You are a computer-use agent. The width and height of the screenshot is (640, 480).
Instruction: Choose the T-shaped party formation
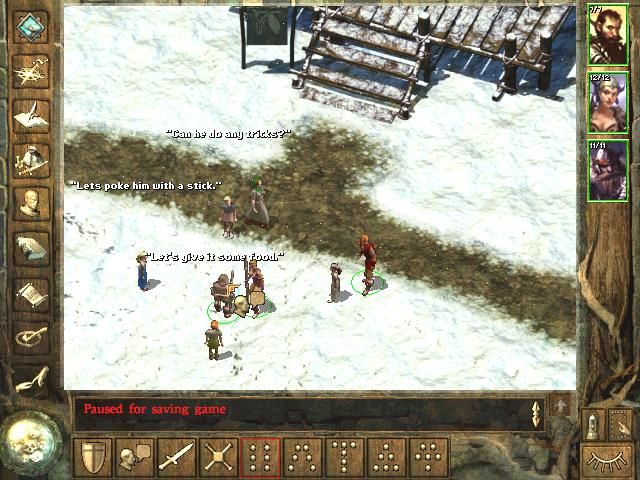coord(344,458)
